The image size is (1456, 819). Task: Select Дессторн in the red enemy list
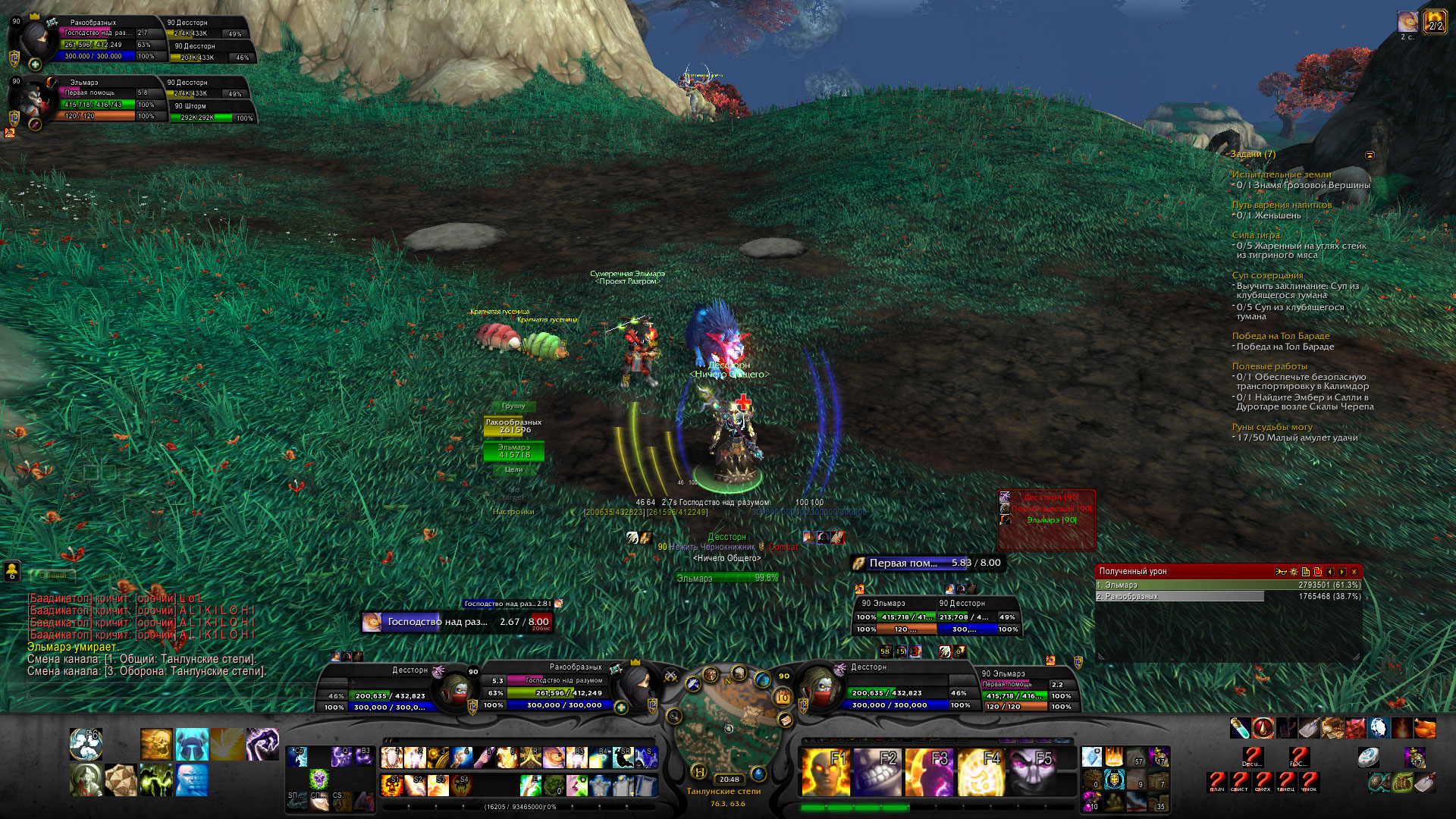click(1050, 497)
